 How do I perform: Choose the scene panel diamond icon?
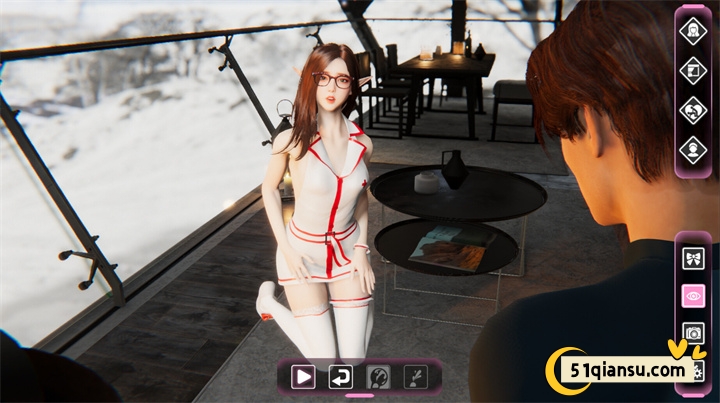692,70
